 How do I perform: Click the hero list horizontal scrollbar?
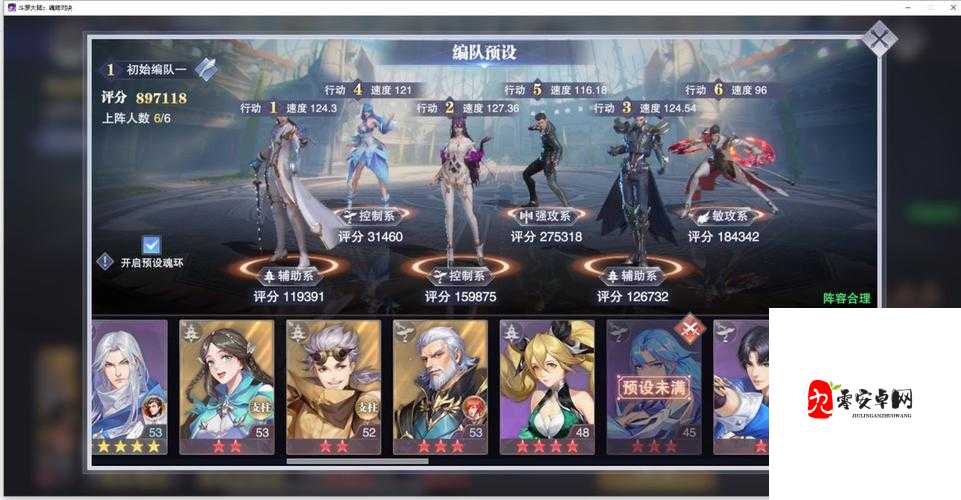click(x=357, y=461)
